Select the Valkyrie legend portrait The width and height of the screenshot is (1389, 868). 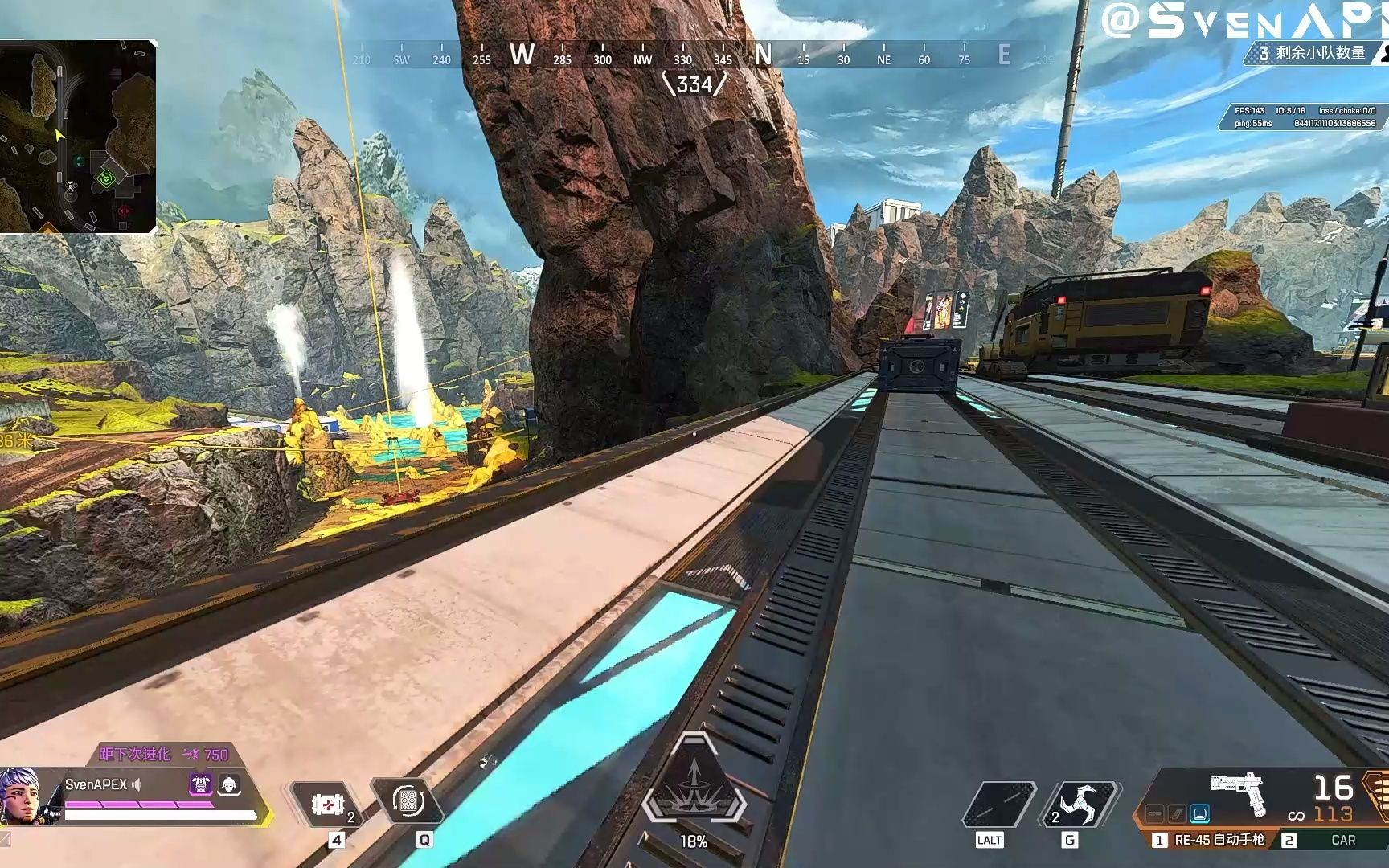coord(20,796)
